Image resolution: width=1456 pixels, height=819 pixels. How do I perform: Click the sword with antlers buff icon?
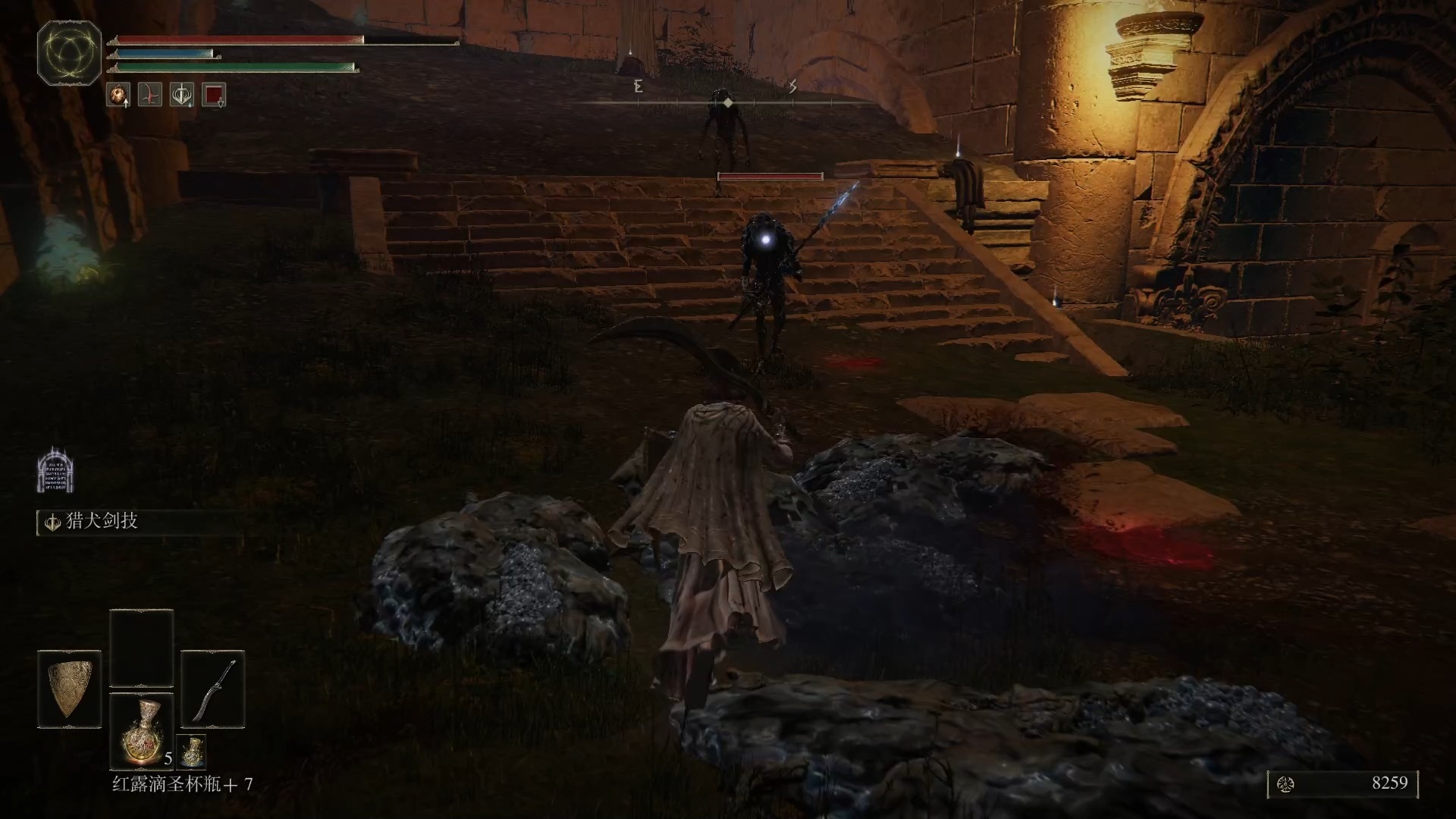click(182, 95)
